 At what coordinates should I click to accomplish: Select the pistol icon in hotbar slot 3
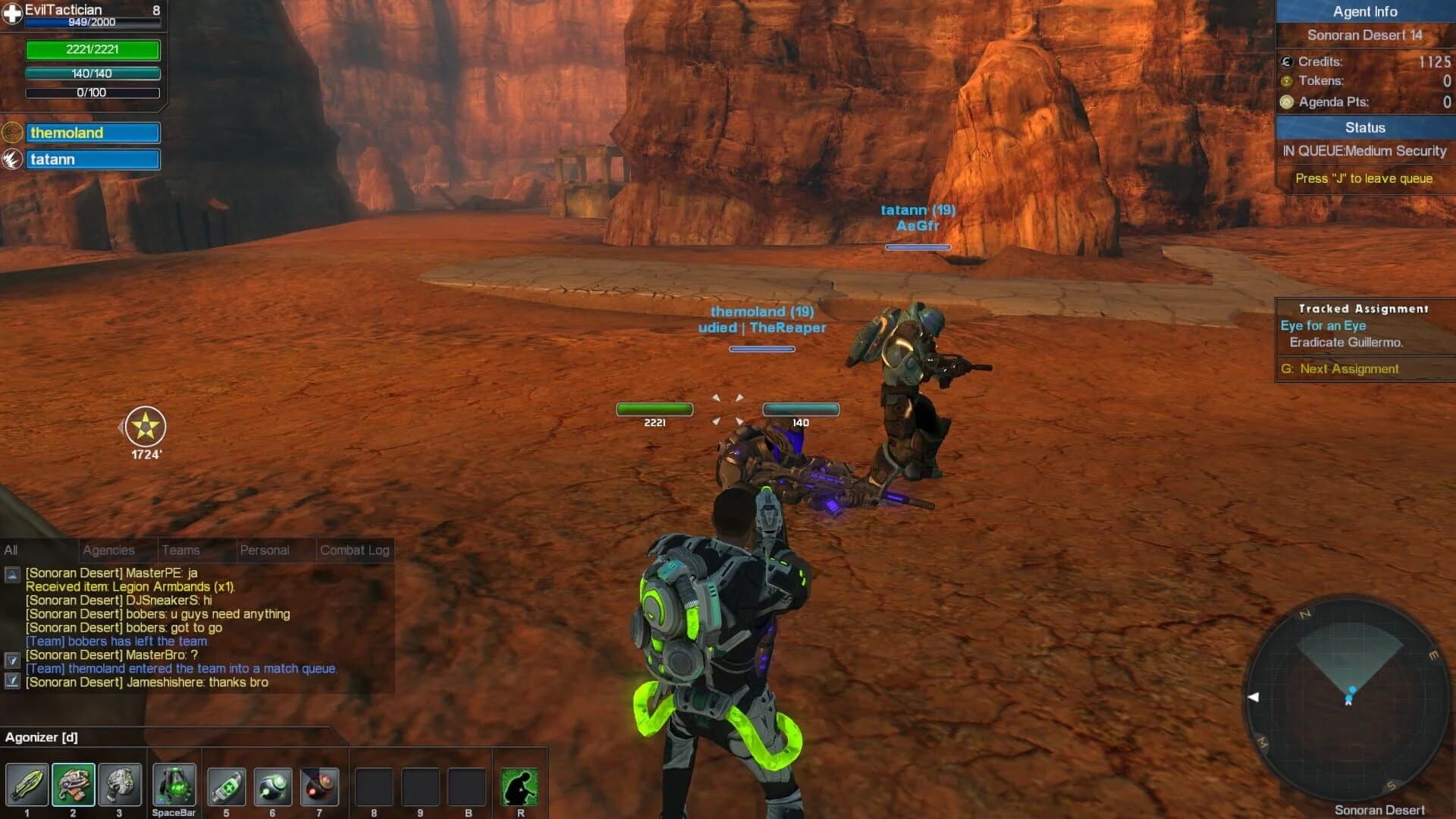tap(119, 785)
